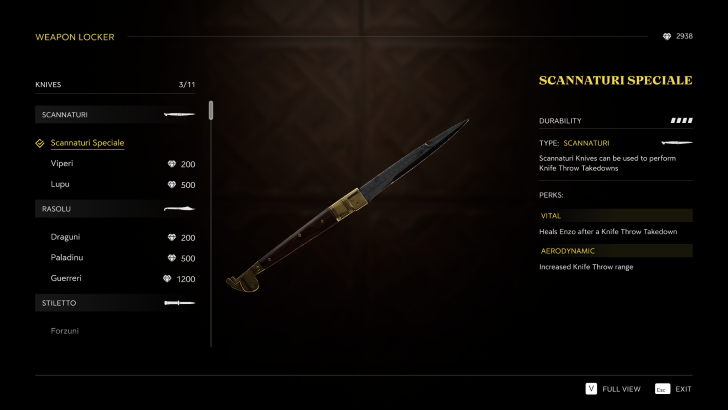Click the Vital perk entry
728x410 pixels.
point(614,215)
